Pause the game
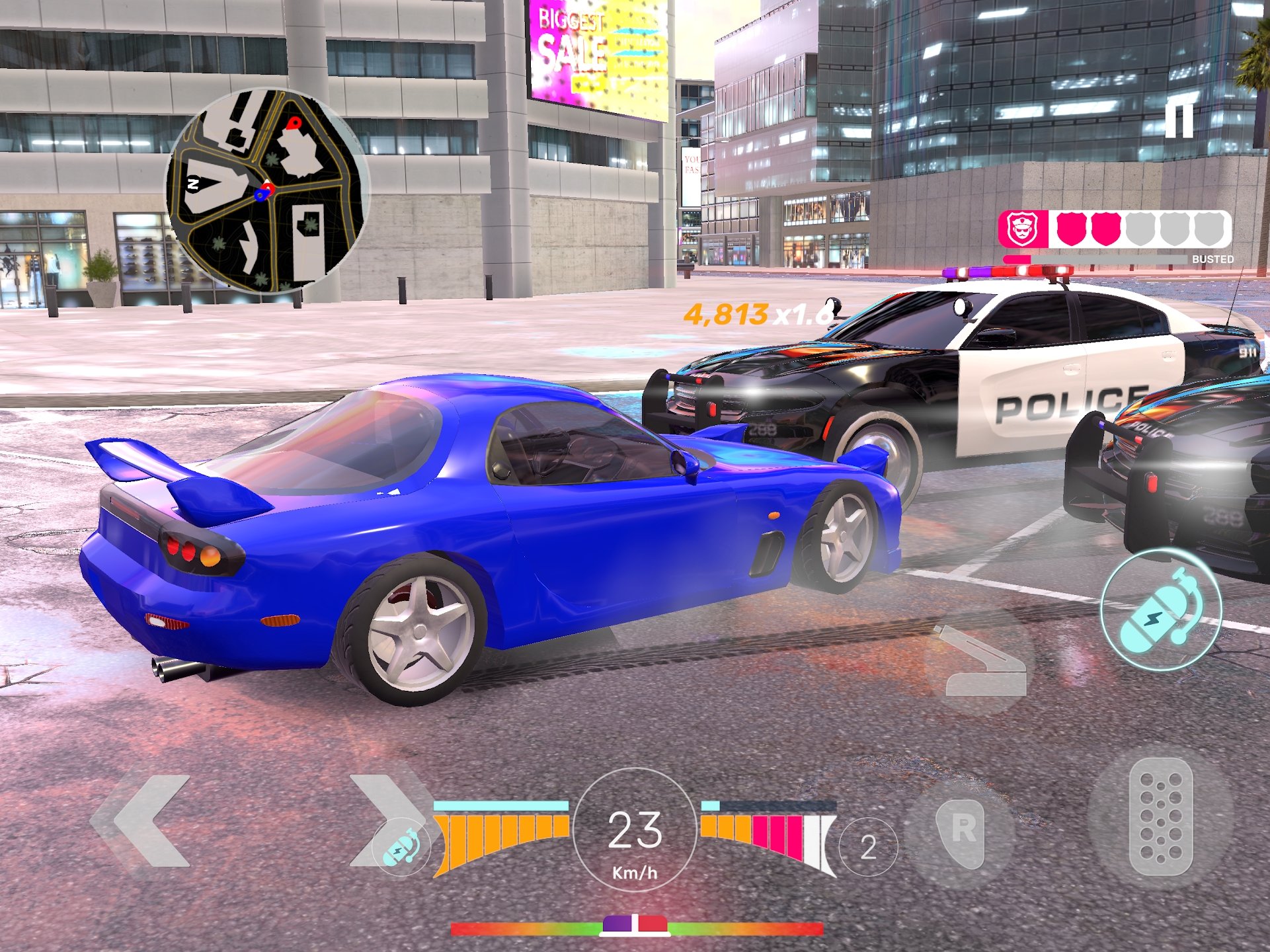The image size is (1270, 952). [1179, 120]
